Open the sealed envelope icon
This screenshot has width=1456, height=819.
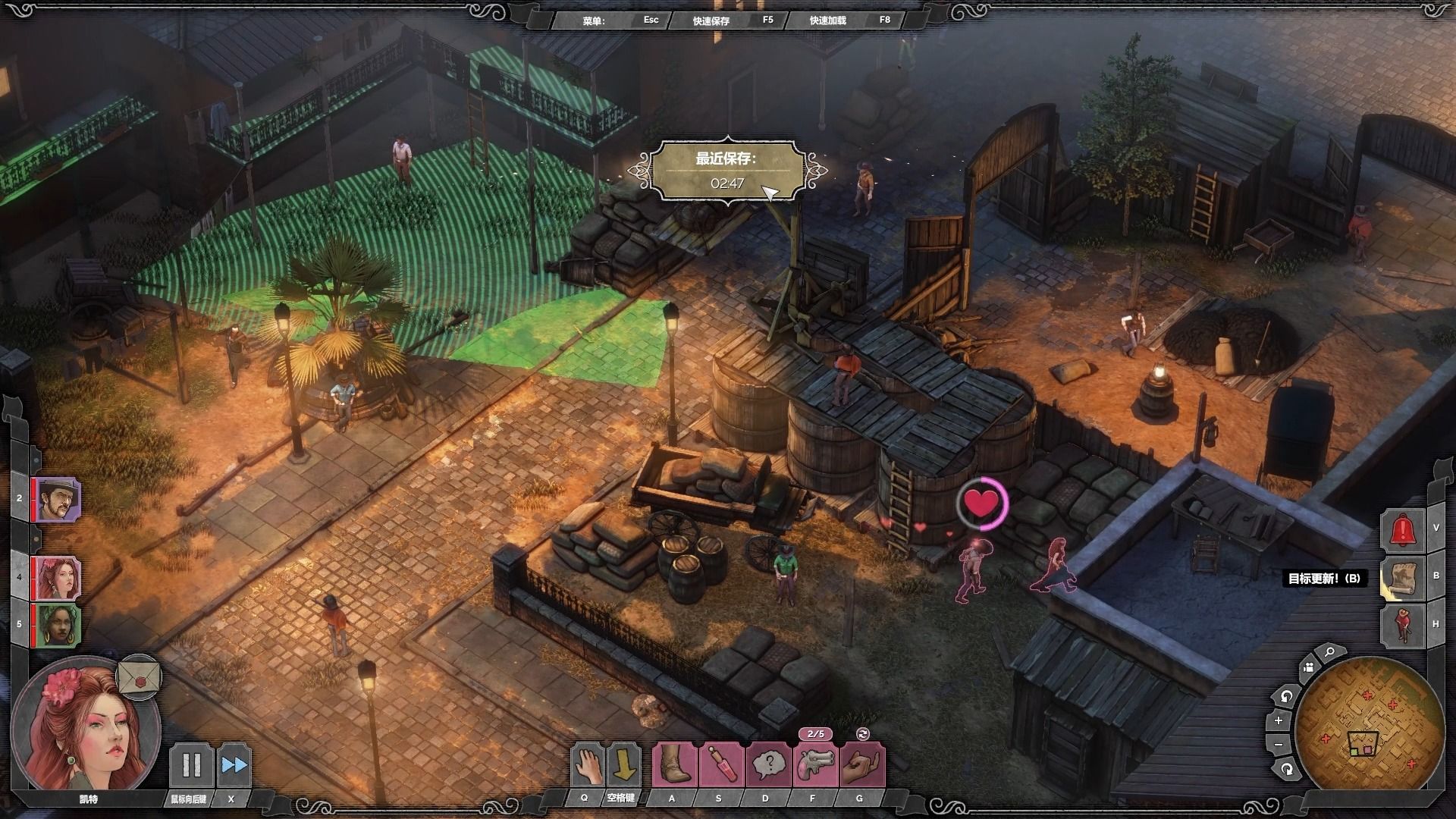(x=140, y=676)
